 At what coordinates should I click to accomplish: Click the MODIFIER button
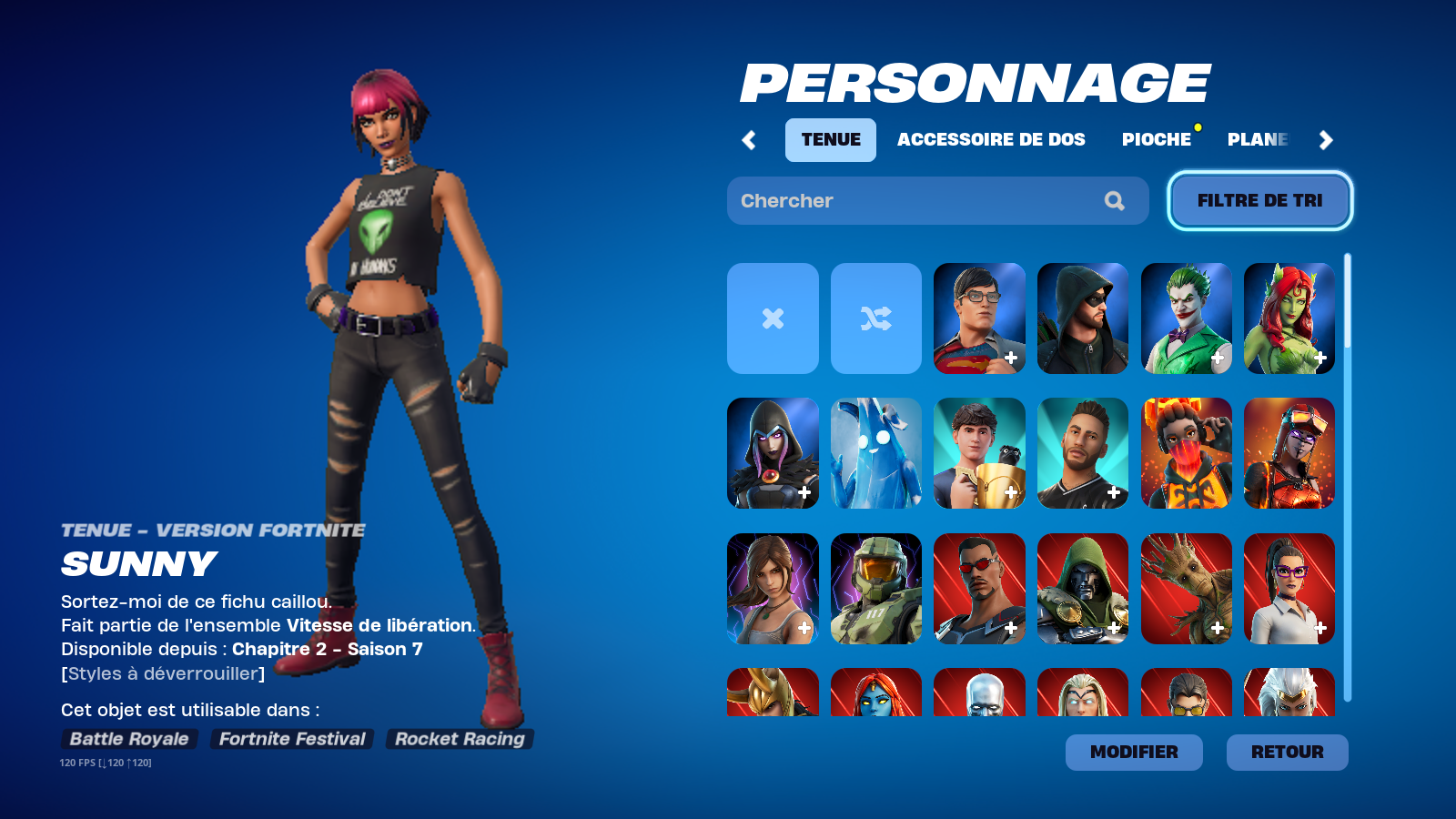1133,753
